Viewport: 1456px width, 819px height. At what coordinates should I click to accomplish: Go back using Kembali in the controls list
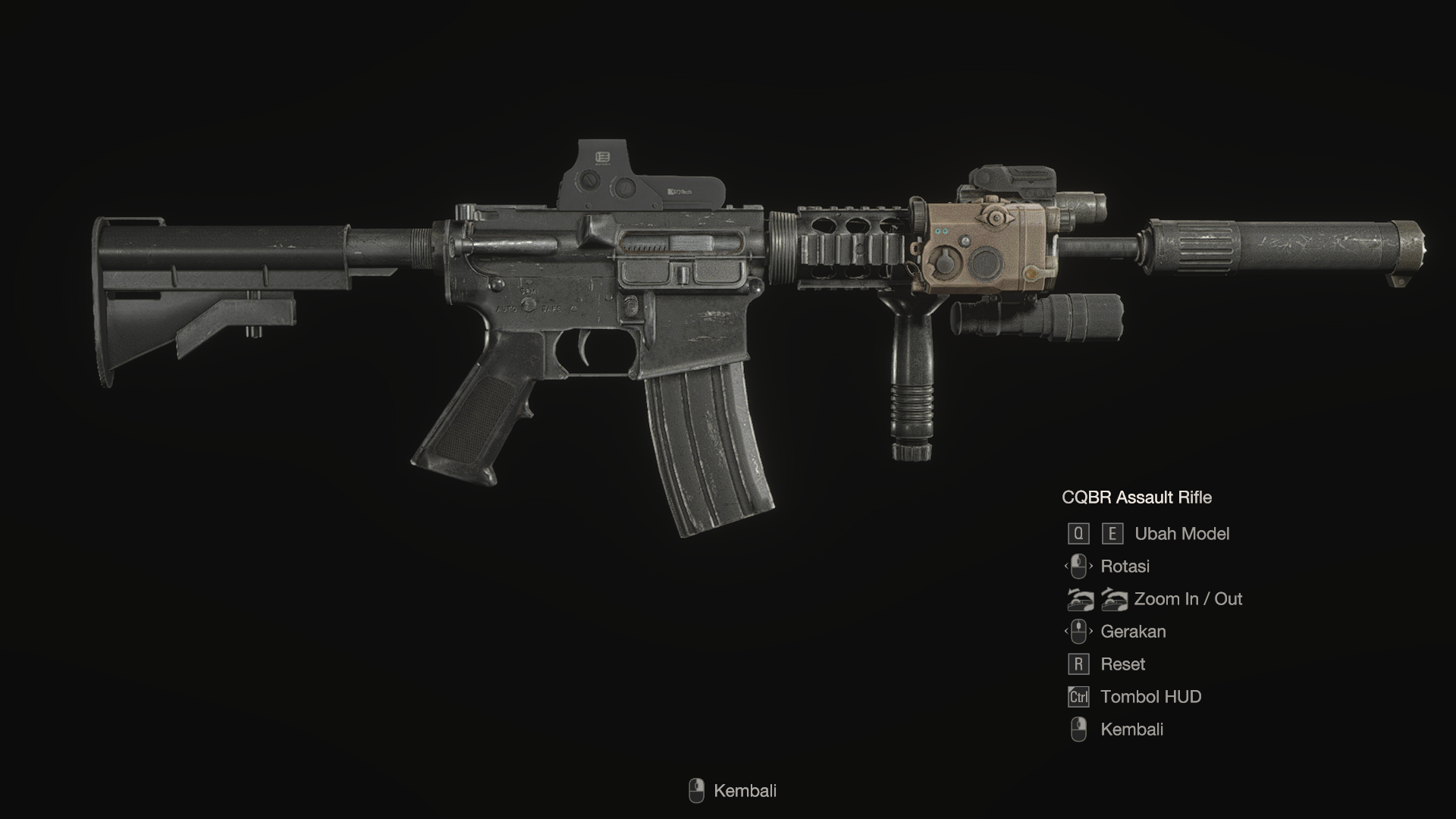click(x=1131, y=730)
